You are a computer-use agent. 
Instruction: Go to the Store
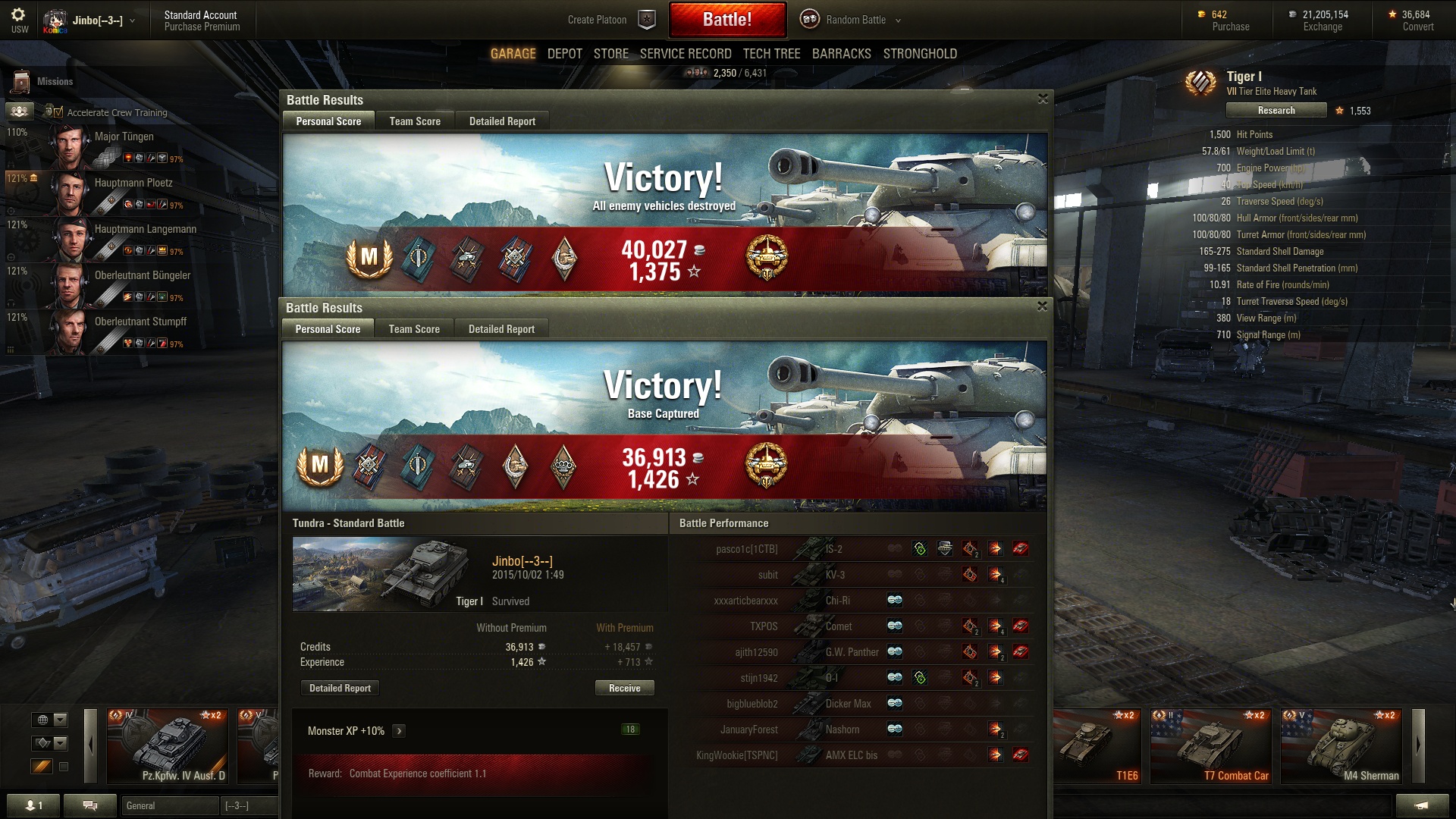(x=610, y=54)
